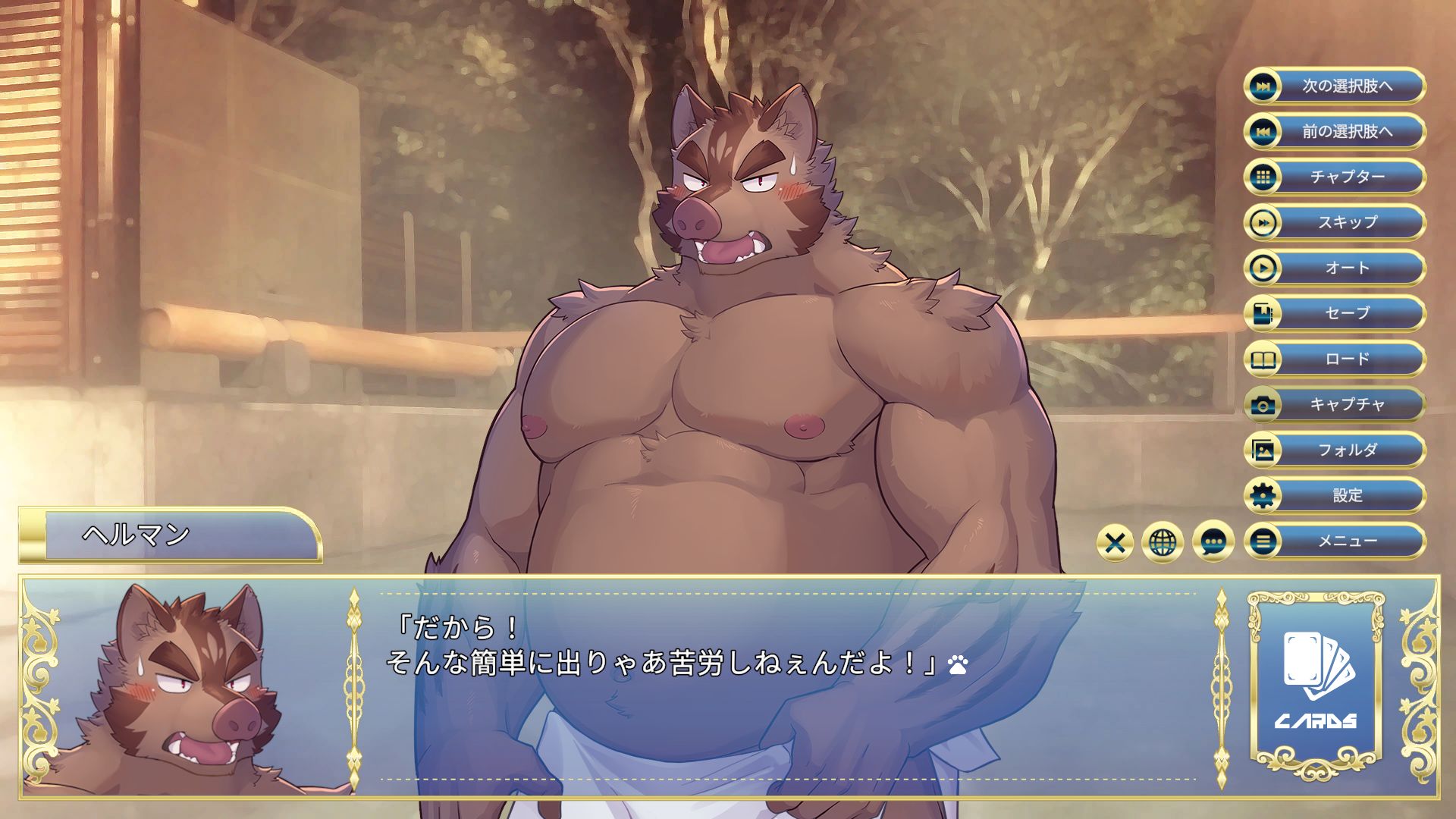Screen dimensions: 1456x819
Task: Open the speech bubble backlog icon
Action: (1213, 543)
